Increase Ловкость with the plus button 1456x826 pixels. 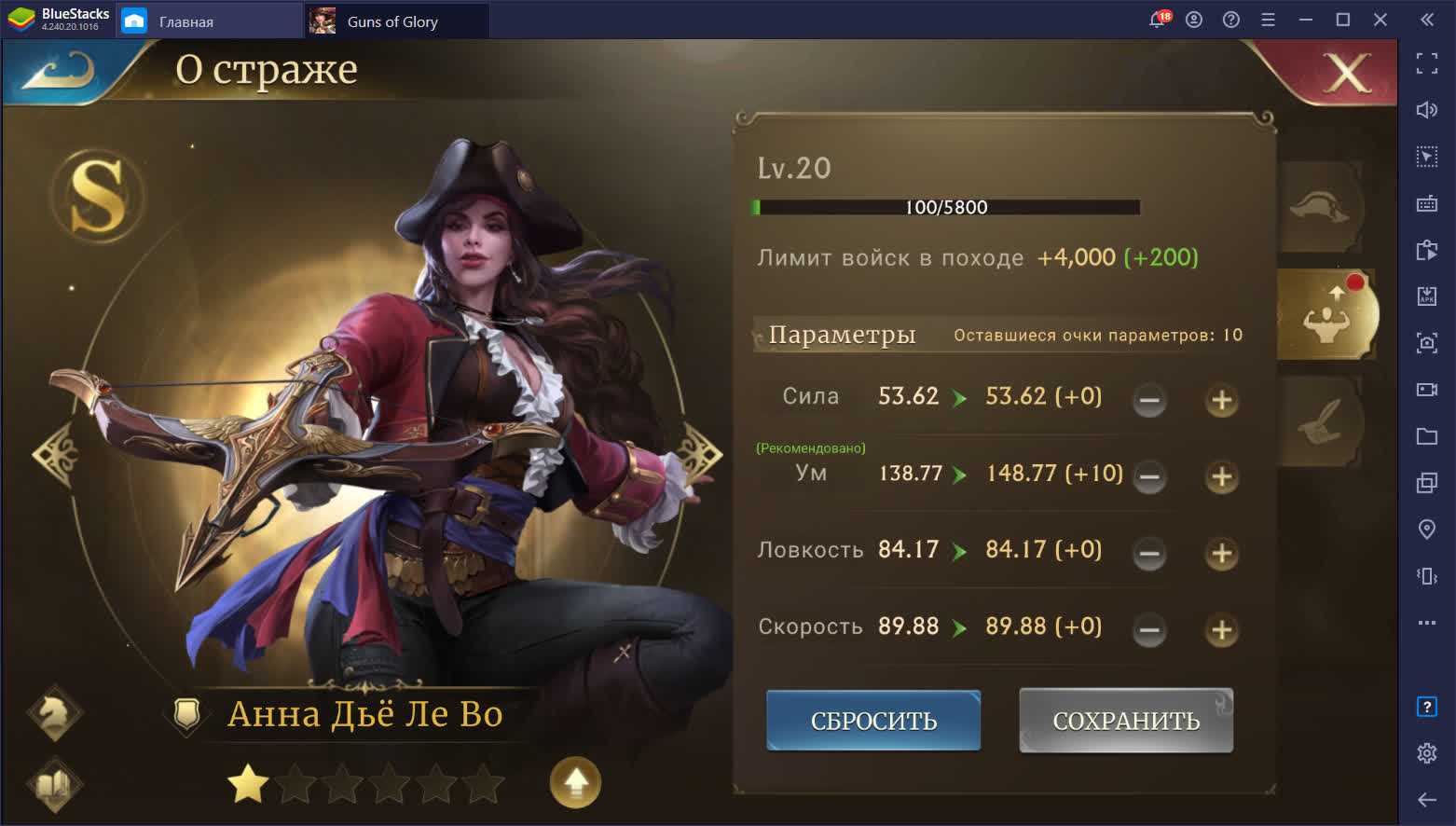click(x=1221, y=554)
